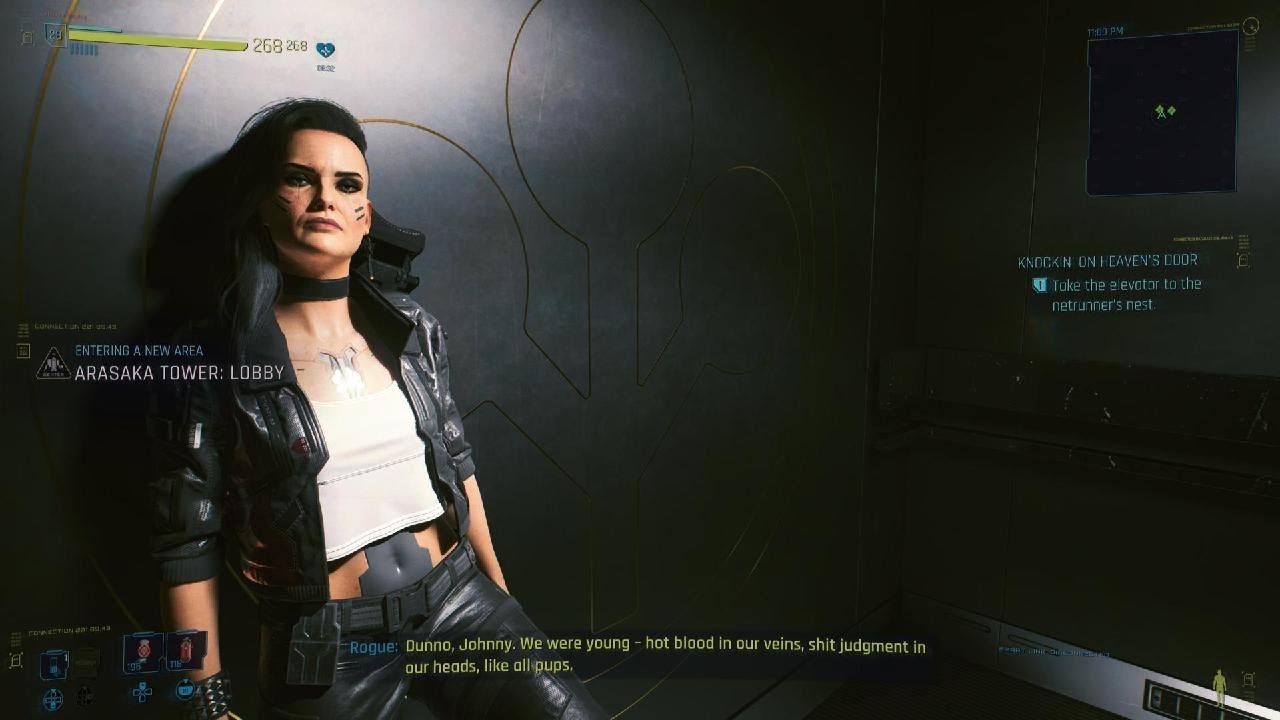Click the crosshair weapon-switch icon bottom left
Screen dimensions: 1280x720
tap(53, 697)
